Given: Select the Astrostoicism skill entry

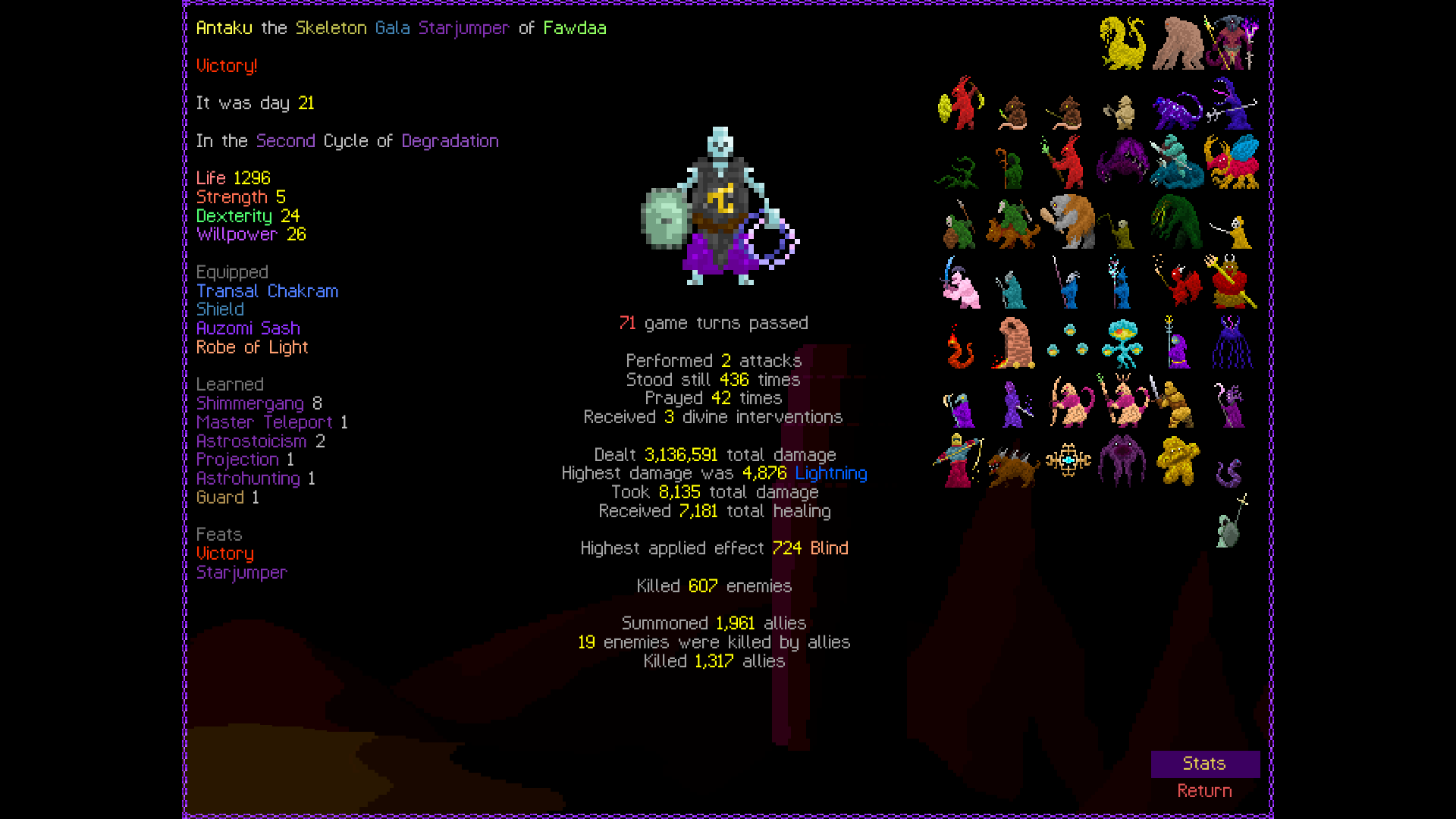Looking at the screenshot, I should 252,441.
